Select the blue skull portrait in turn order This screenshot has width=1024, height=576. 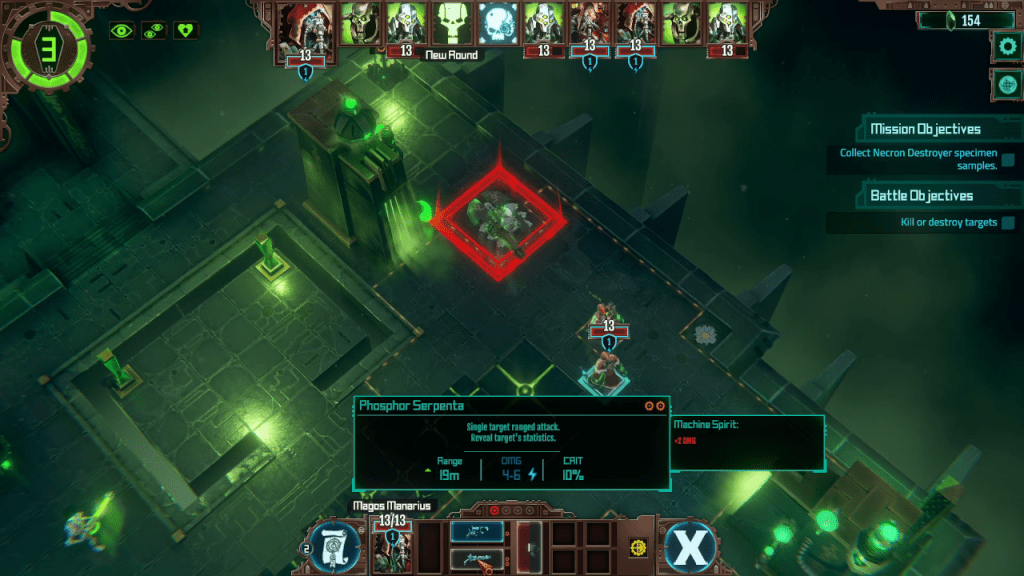click(x=497, y=22)
